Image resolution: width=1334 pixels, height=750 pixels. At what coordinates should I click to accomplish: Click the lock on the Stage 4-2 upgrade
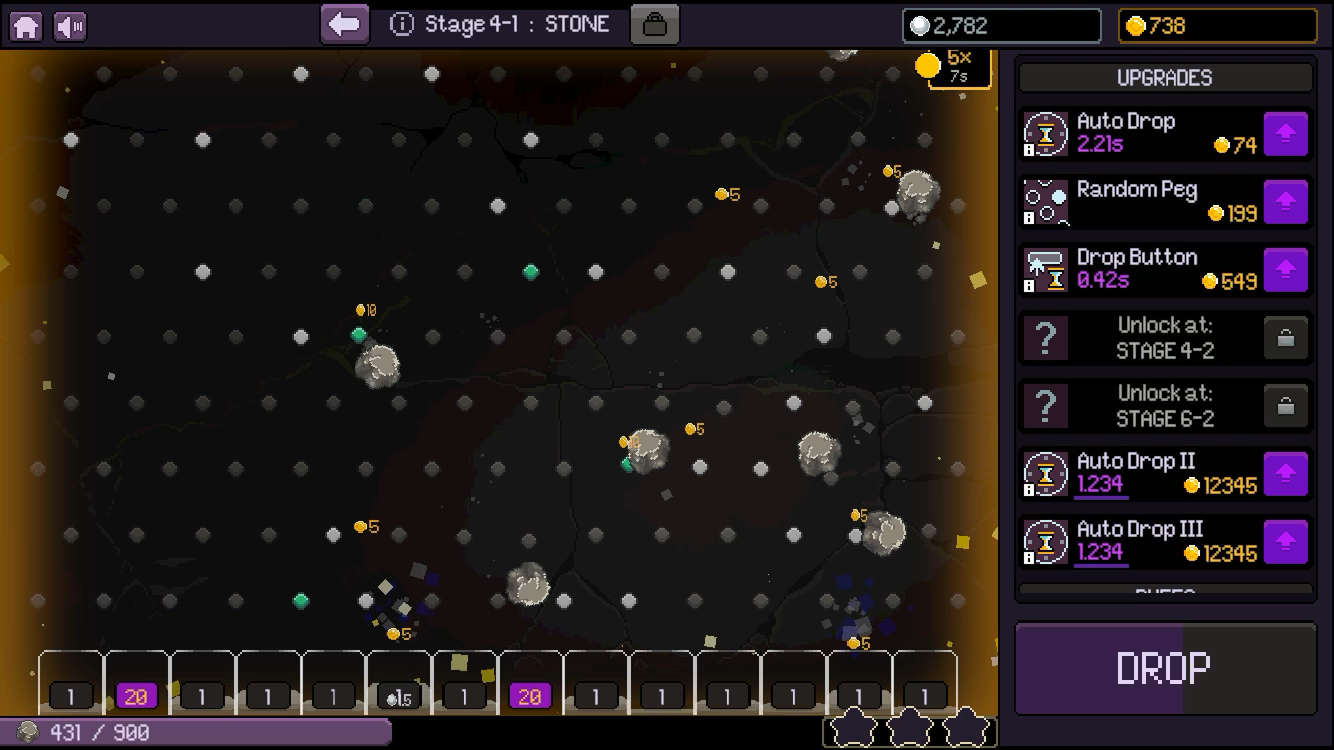point(1284,337)
